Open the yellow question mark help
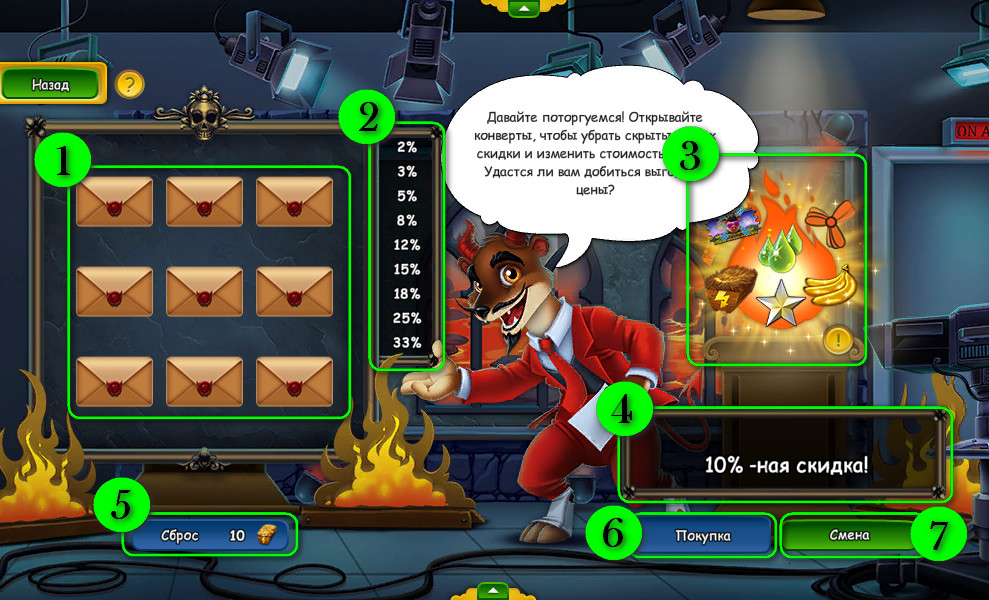Screen dimensions: 989x600 click(129, 84)
